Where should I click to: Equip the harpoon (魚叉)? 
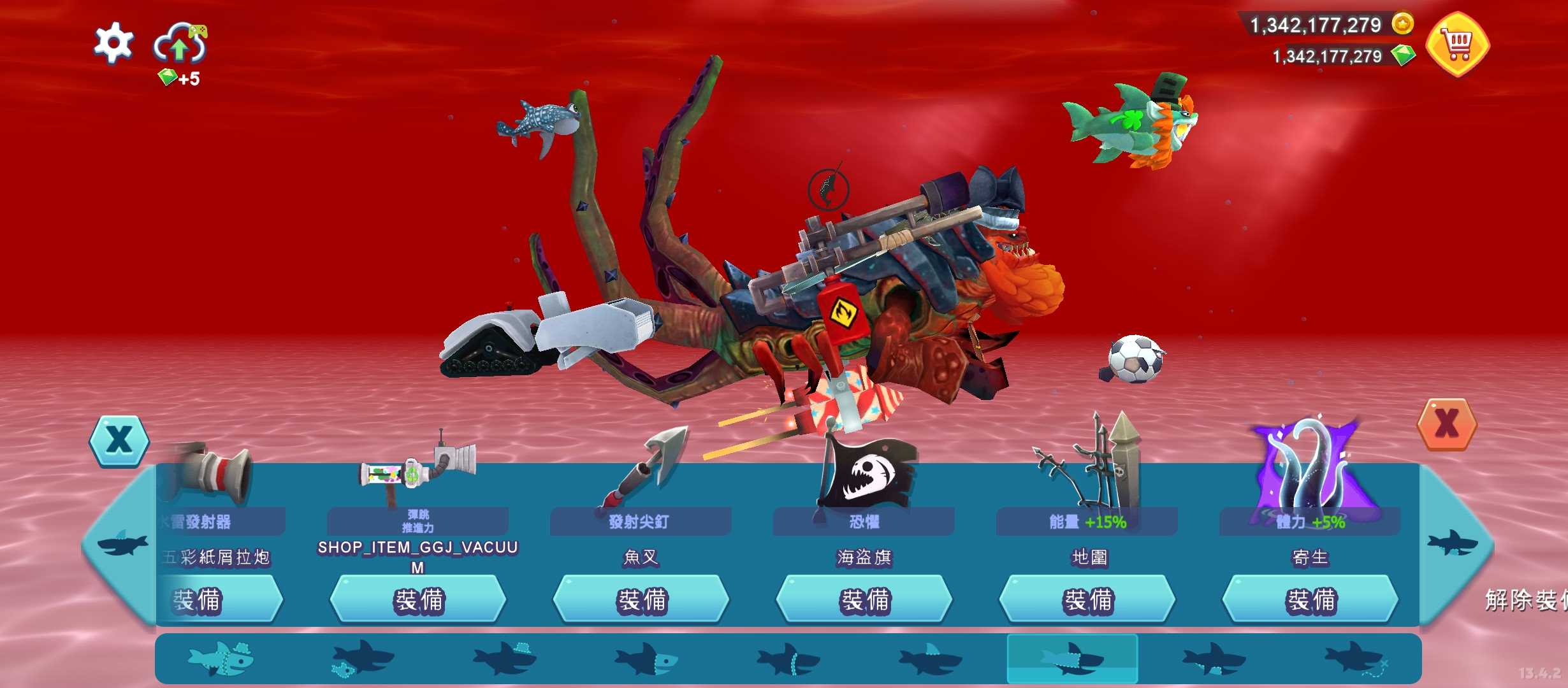pyautogui.click(x=641, y=600)
